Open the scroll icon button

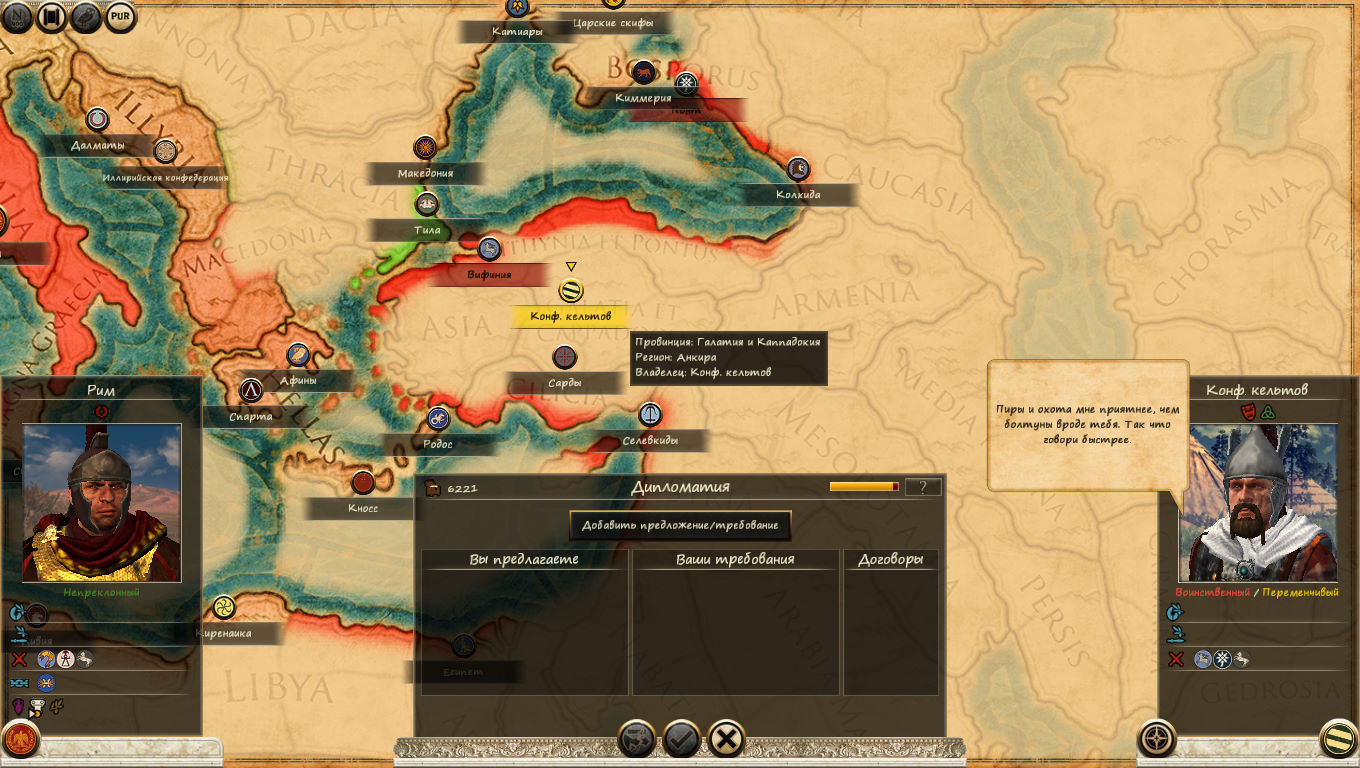click(86, 16)
